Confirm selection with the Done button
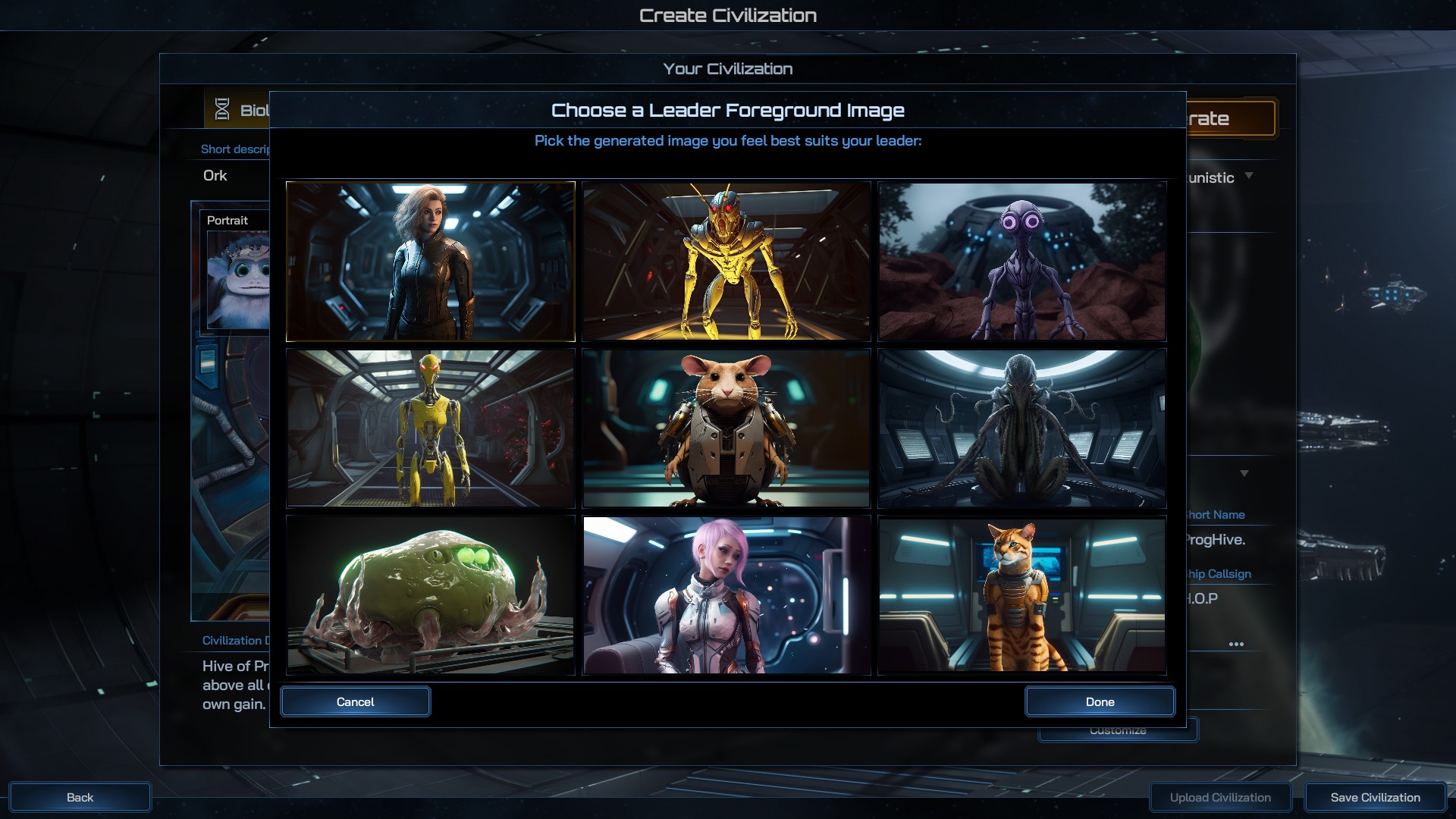The width and height of the screenshot is (1456, 819). point(1100,701)
